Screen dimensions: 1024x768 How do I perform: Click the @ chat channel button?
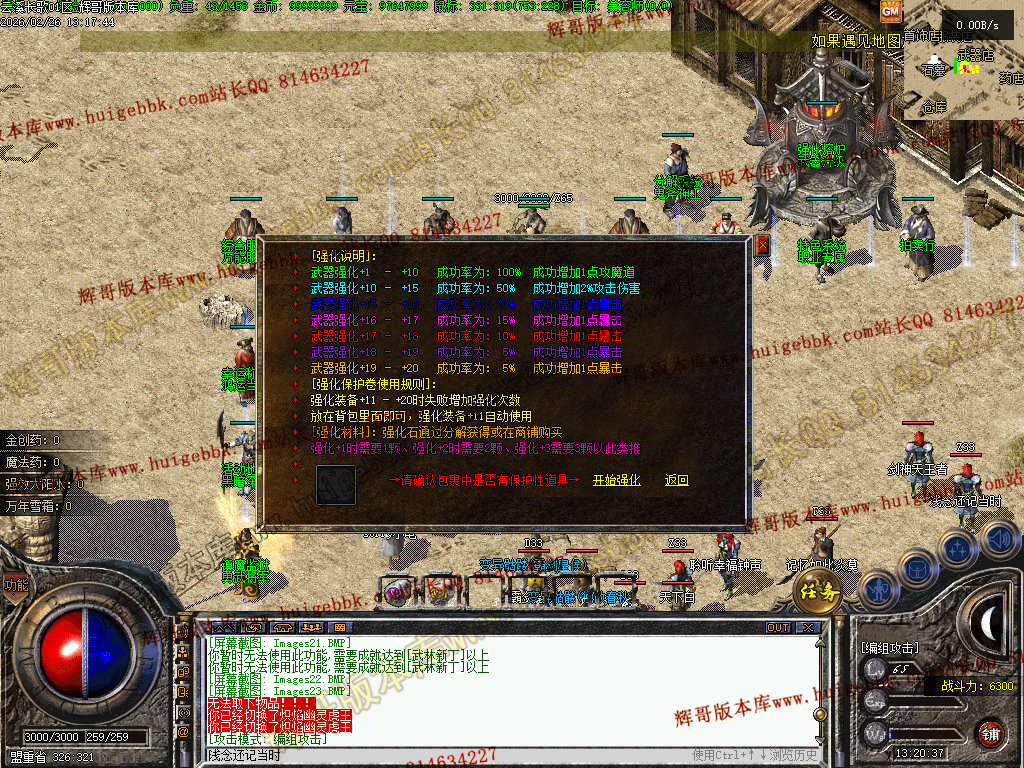(x=183, y=732)
